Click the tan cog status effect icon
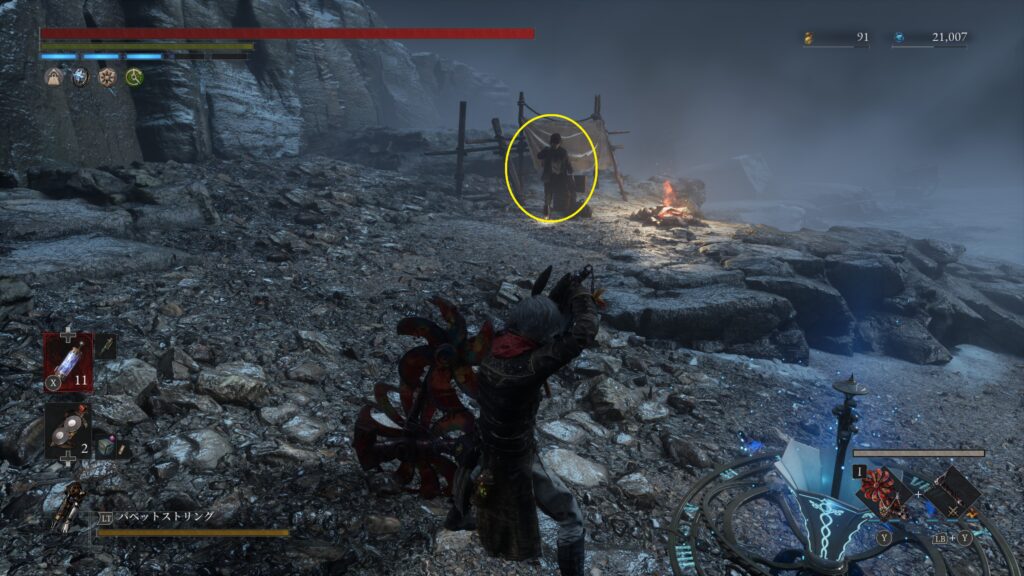Viewport: 1024px width, 576px height. (x=106, y=76)
